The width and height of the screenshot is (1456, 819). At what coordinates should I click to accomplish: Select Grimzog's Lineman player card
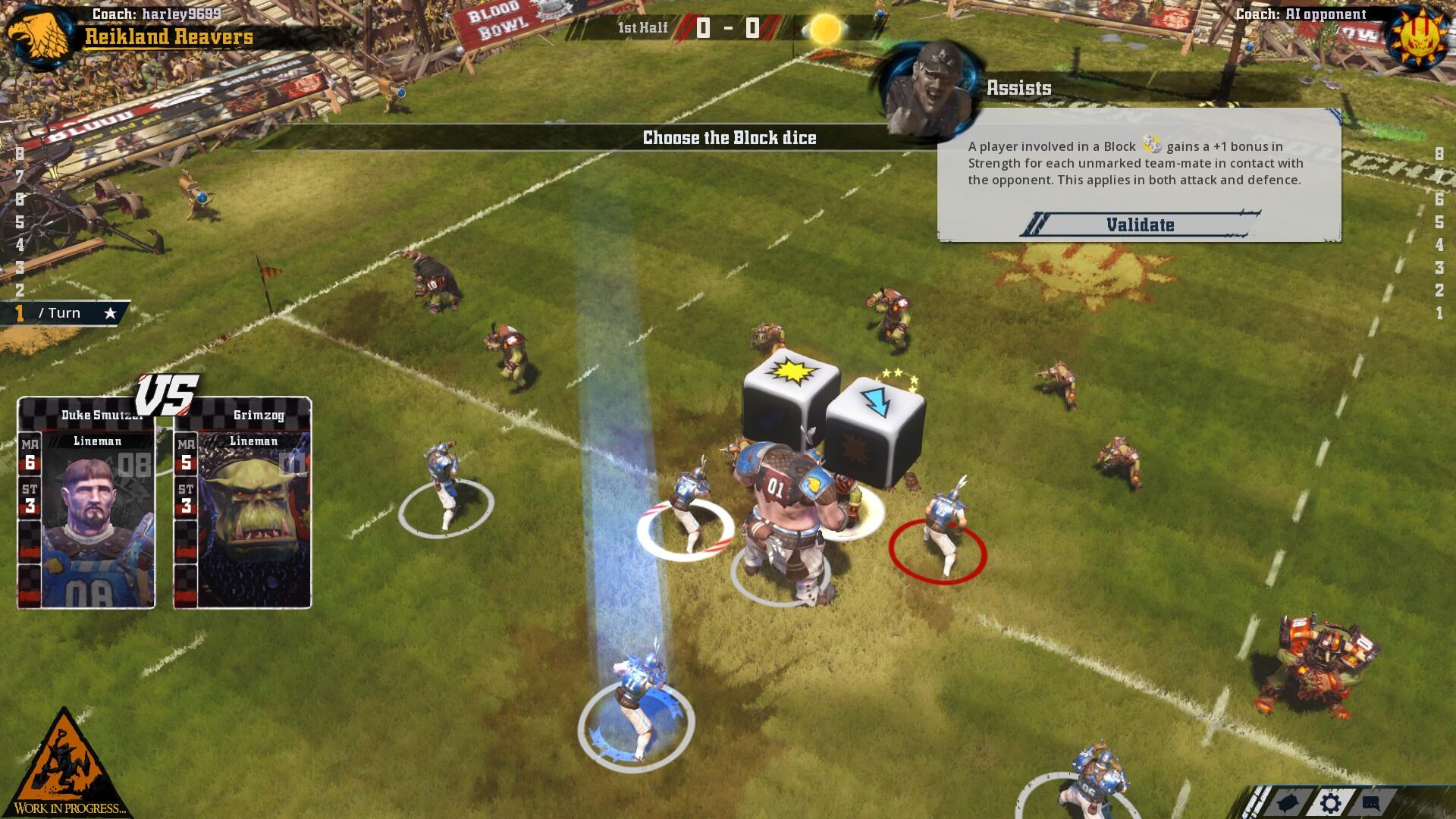click(x=243, y=504)
